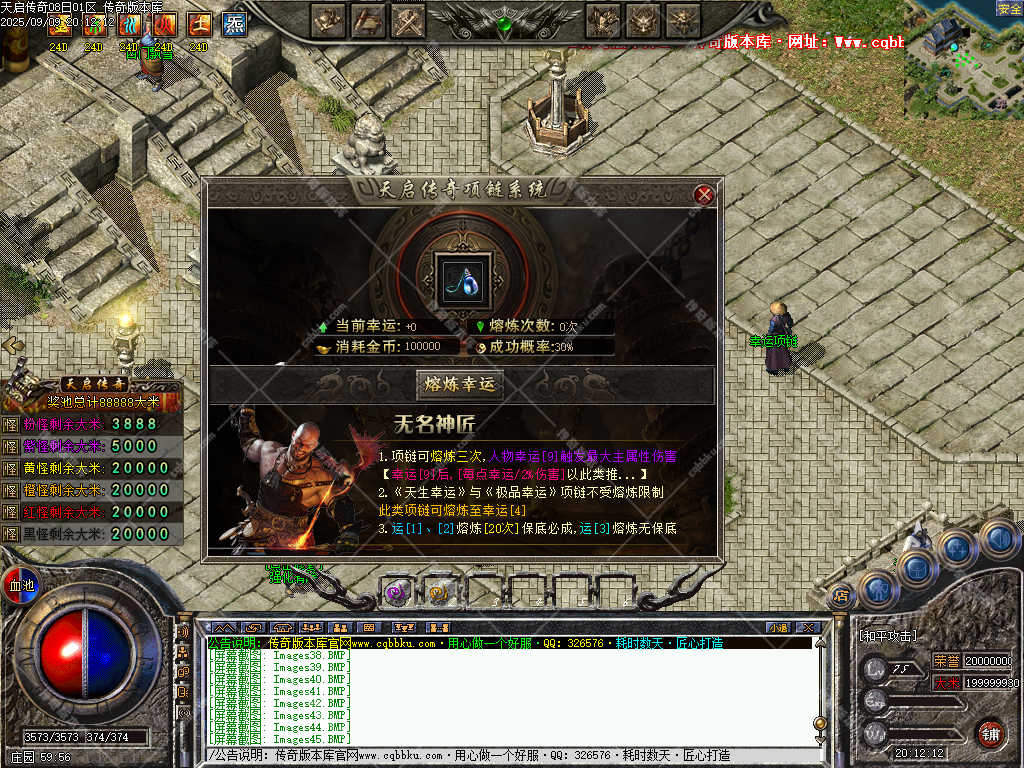Open the 店 shop button

point(843,595)
